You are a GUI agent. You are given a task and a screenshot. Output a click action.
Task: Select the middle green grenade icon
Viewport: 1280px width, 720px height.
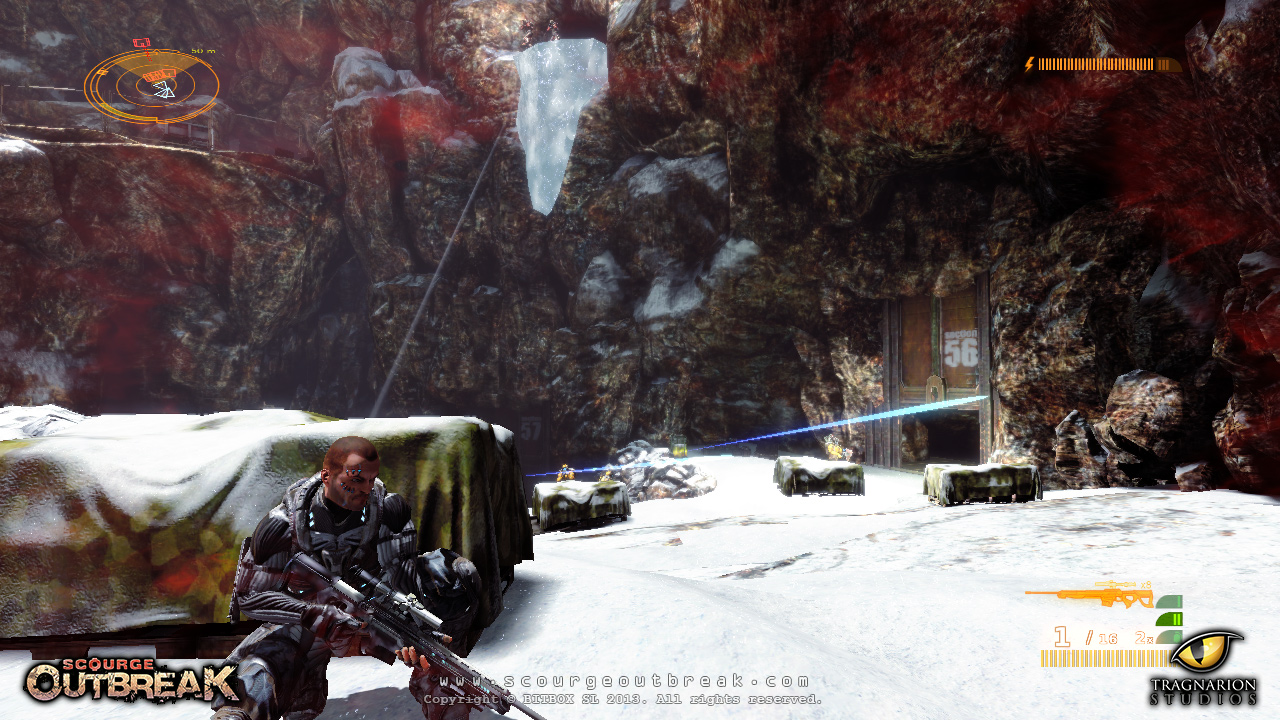(x=1168, y=619)
